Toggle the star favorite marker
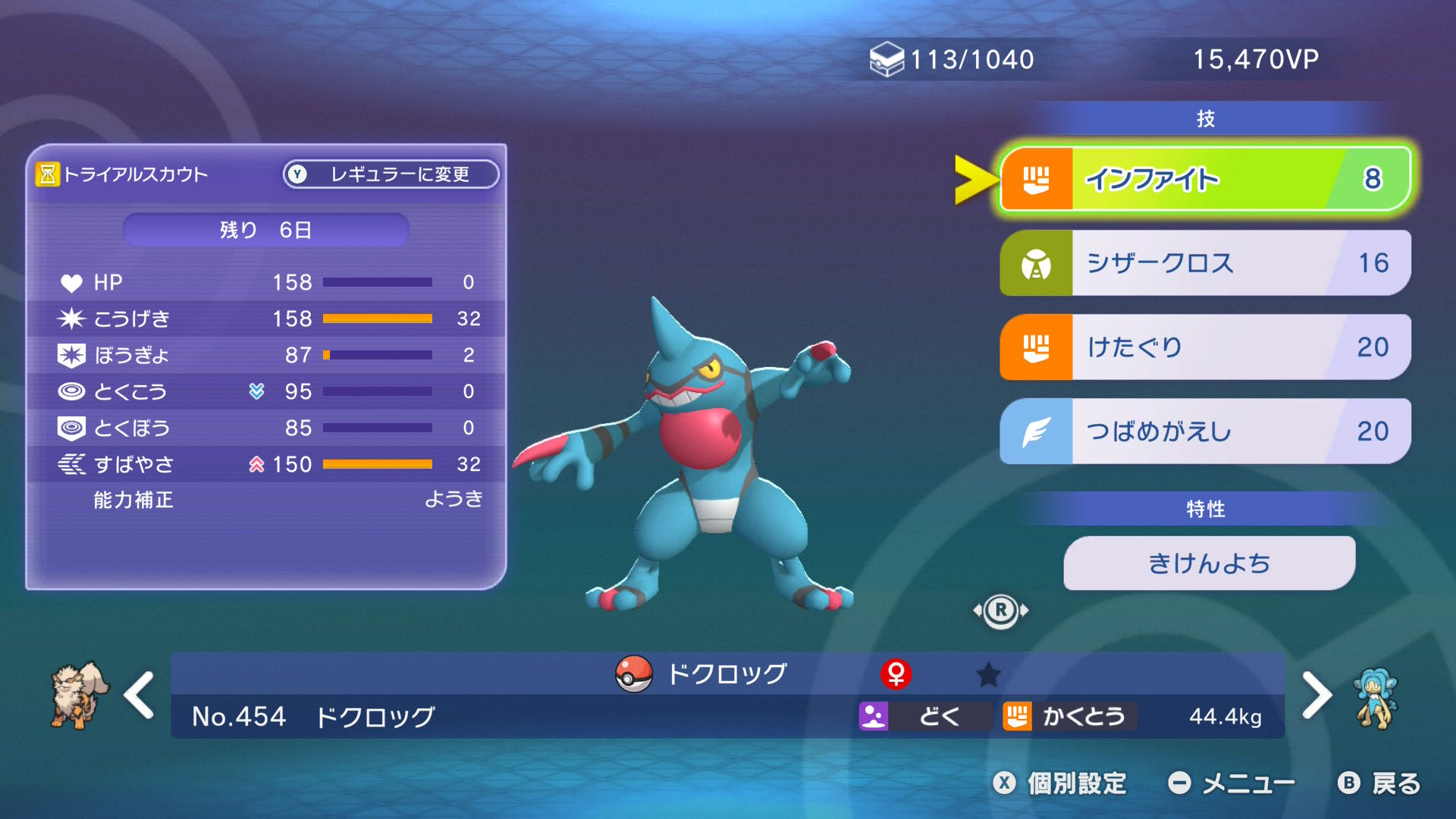This screenshot has width=1456, height=819. point(988,674)
